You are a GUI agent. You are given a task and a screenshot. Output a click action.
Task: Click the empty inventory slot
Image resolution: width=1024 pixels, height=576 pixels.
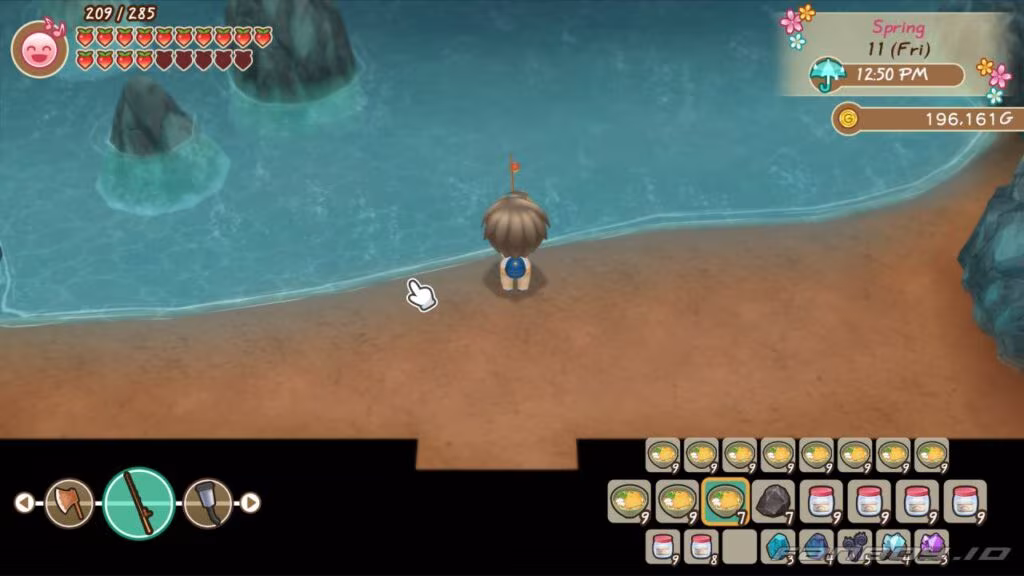coord(740,546)
